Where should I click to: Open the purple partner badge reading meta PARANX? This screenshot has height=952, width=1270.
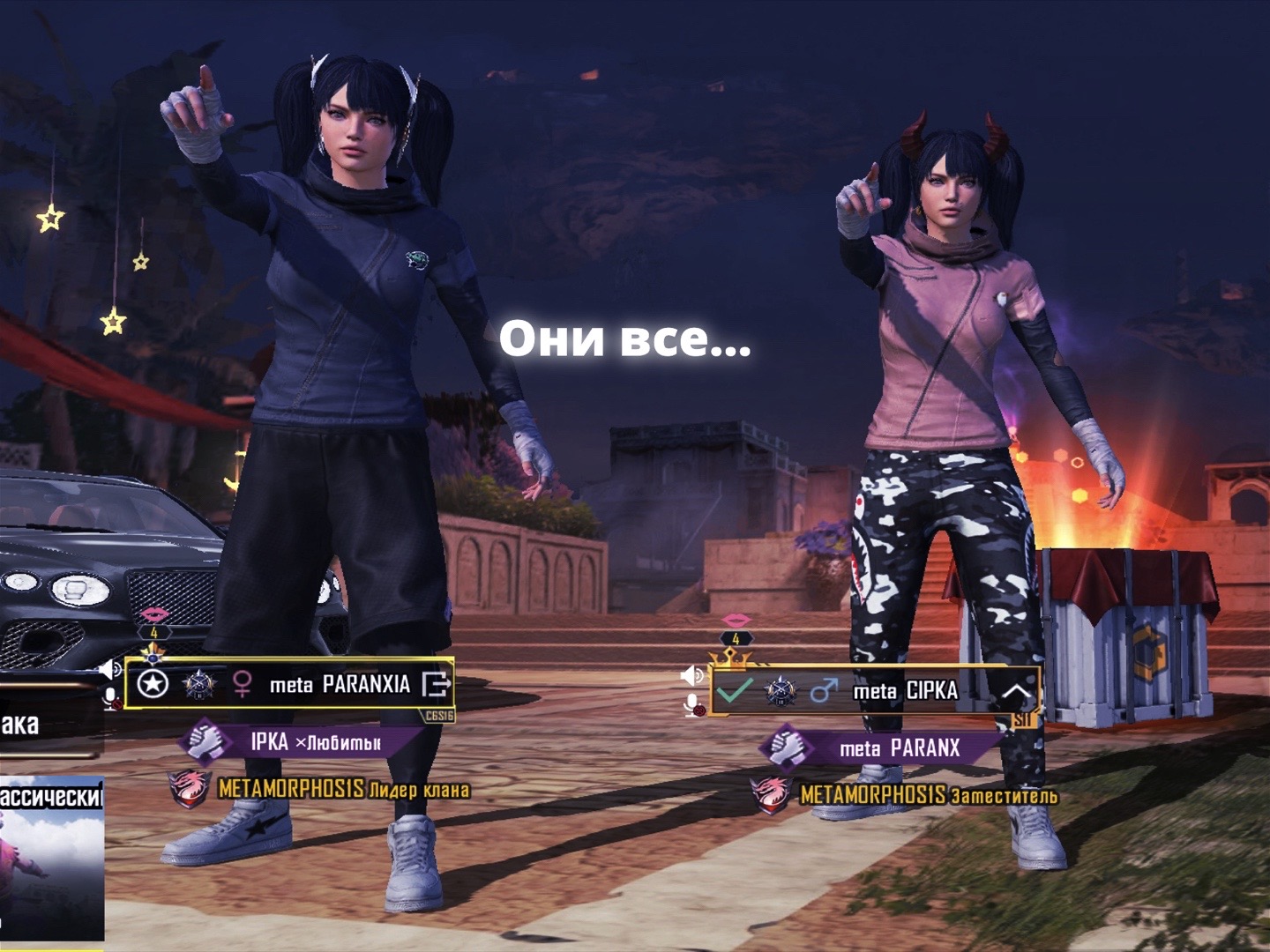pos(882,748)
